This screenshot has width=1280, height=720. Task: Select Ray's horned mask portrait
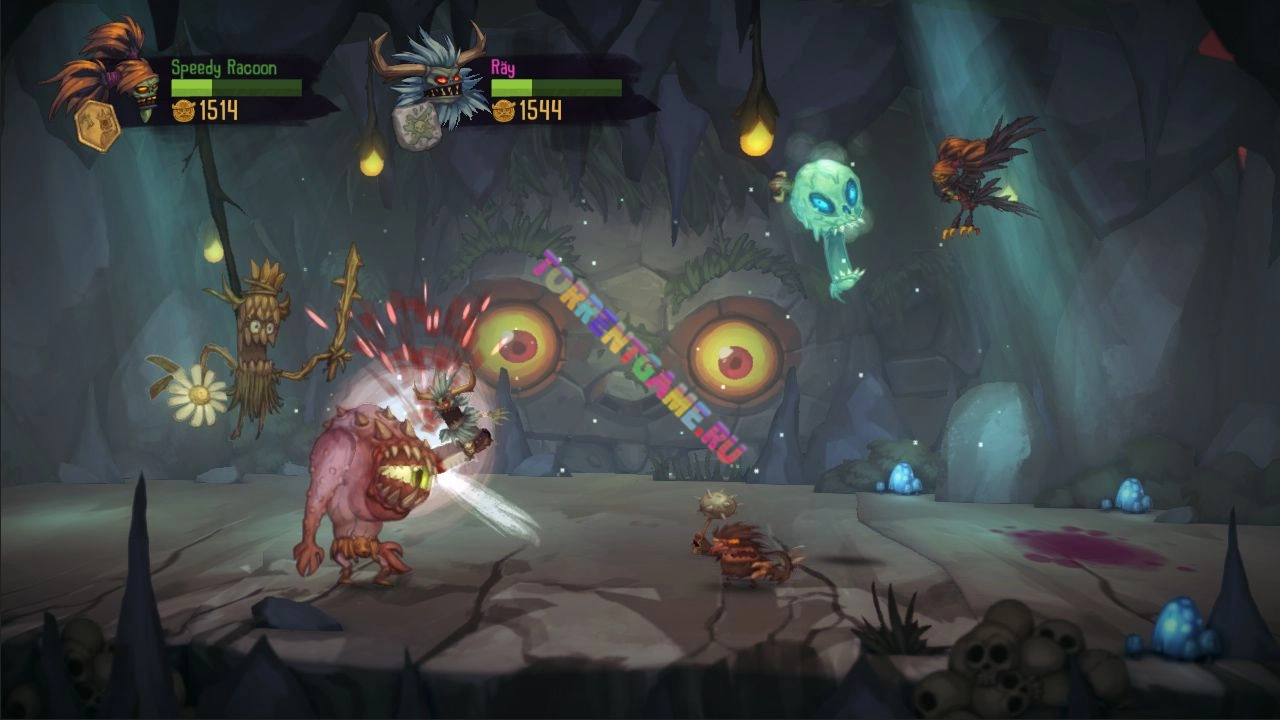pos(430,72)
